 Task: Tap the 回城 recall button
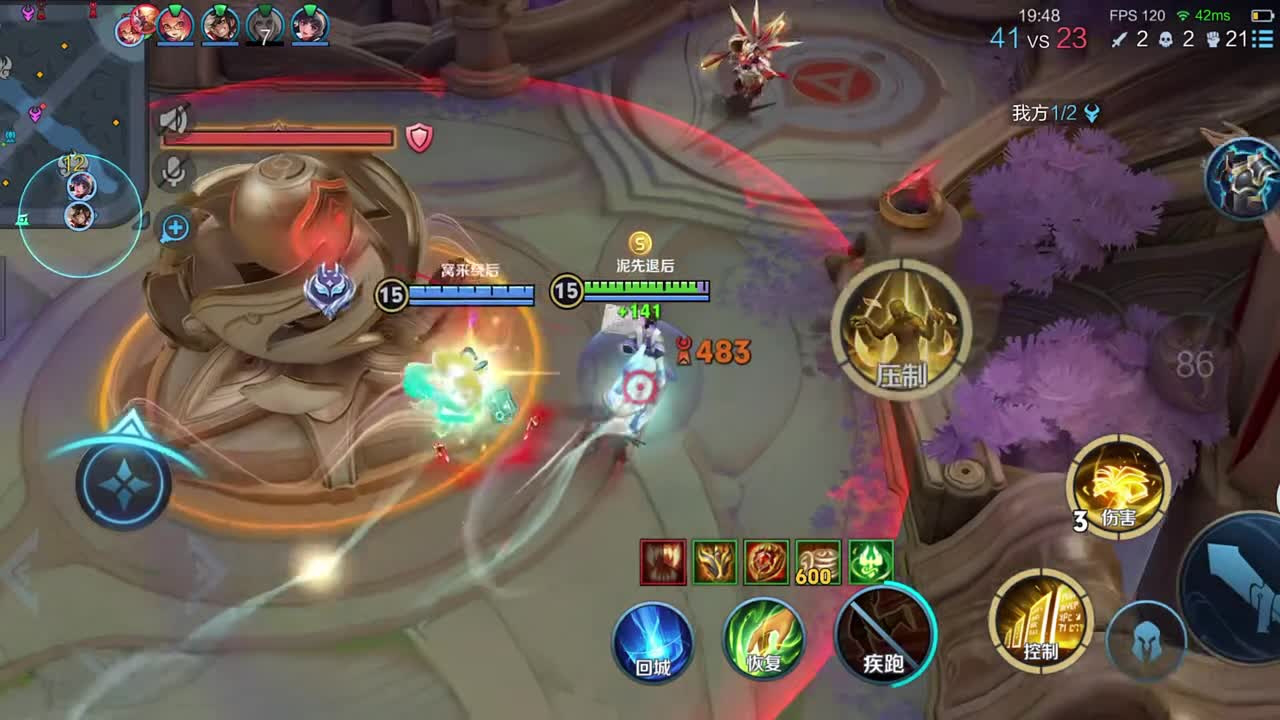click(653, 642)
